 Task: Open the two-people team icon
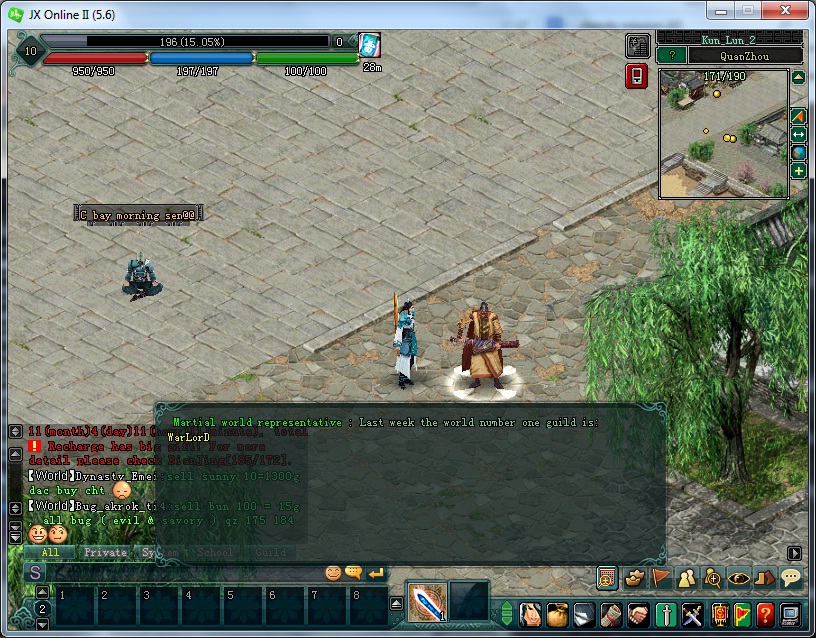point(687,577)
